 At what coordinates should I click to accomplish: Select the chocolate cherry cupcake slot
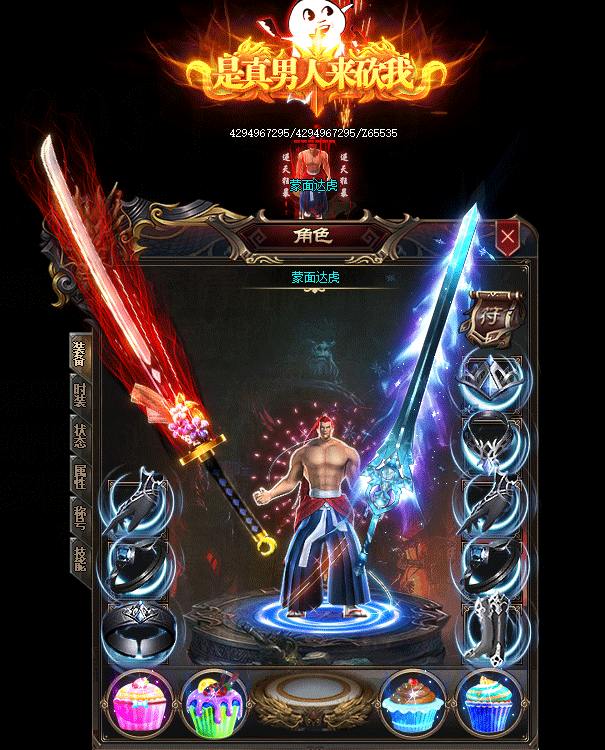pos(415,700)
